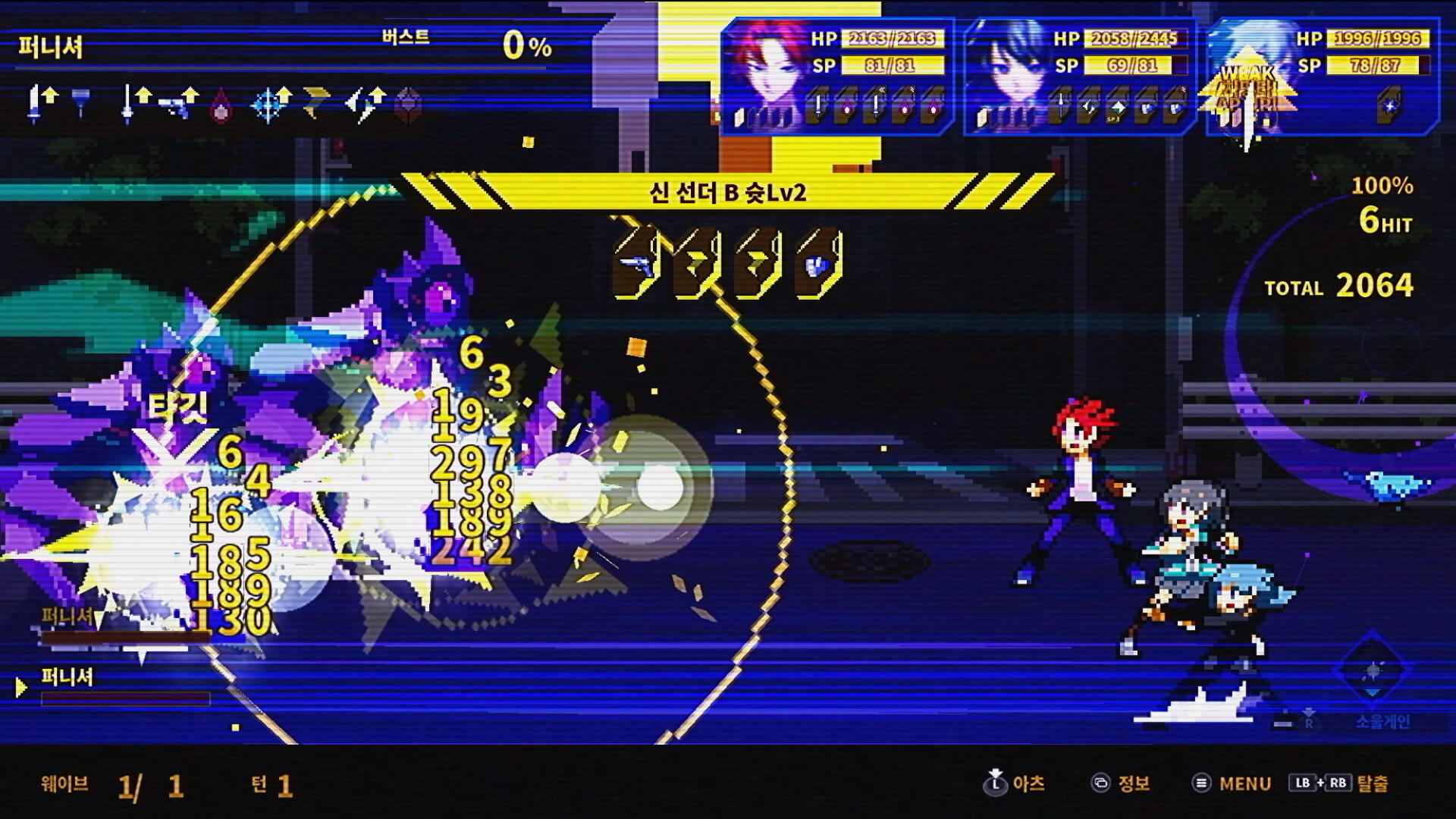
Task: Click the blue crosshair snowflake status icon
Action: [x=268, y=105]
